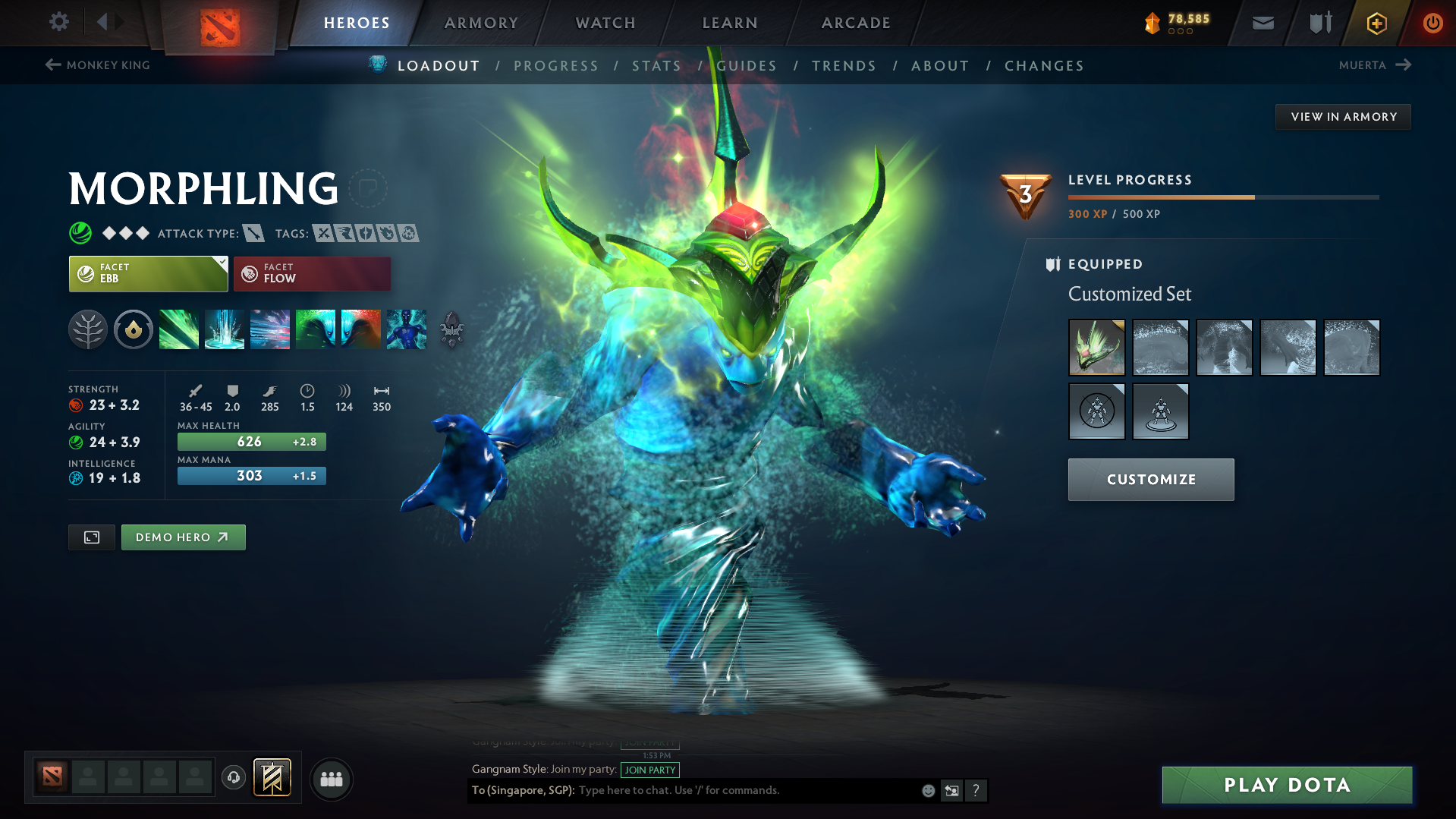Open the emoticon picker in the chat bar
Viewport: 1456px width, 819px height.
(x=927, y=790)
